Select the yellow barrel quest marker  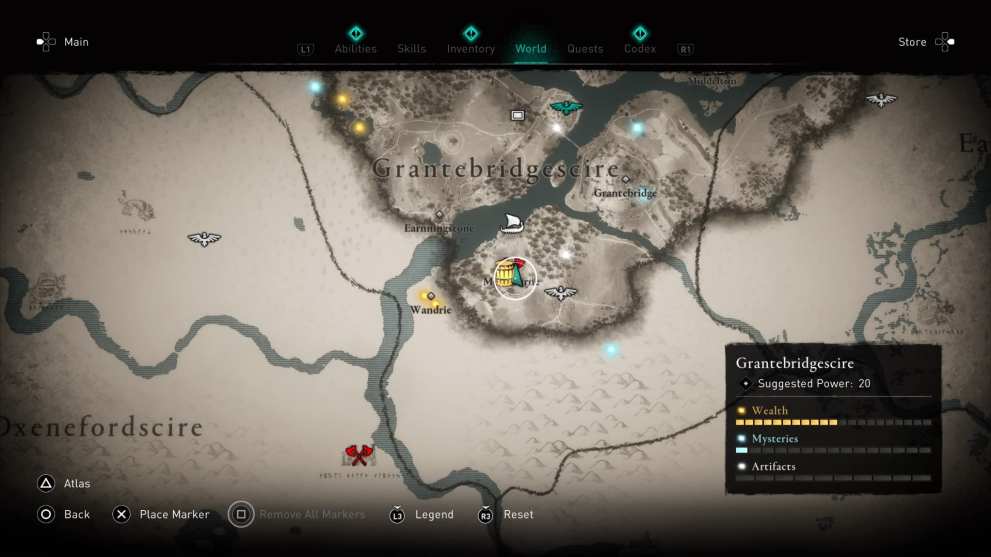point(507,273)
